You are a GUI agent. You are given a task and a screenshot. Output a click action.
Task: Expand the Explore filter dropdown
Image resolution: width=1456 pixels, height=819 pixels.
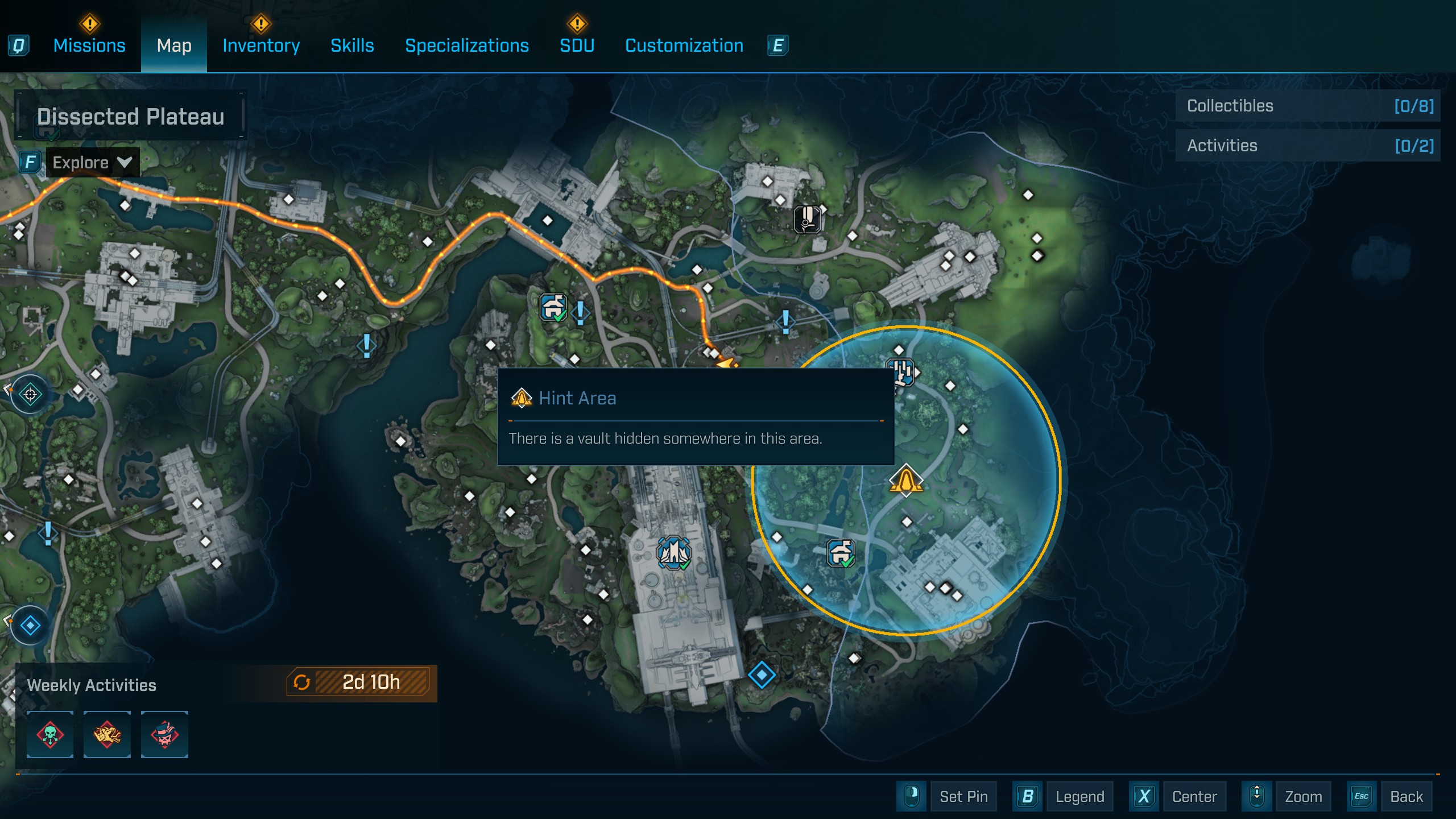point(92,163)
